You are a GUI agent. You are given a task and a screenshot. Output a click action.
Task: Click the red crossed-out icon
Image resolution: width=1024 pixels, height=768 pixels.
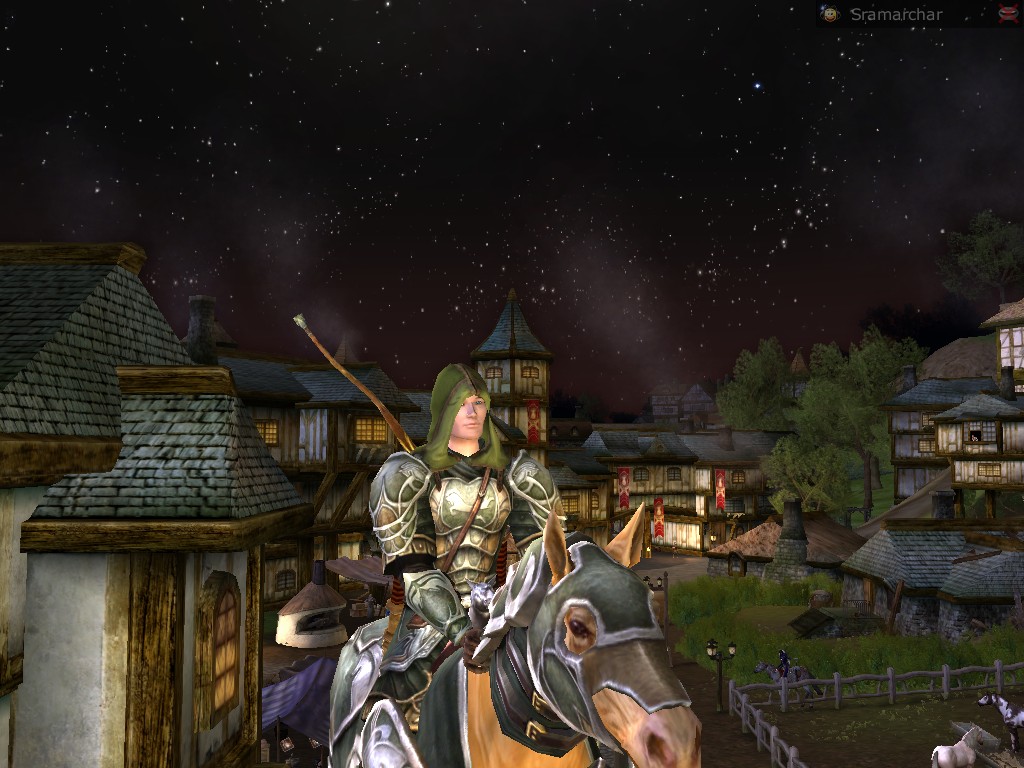(1007, 13)
